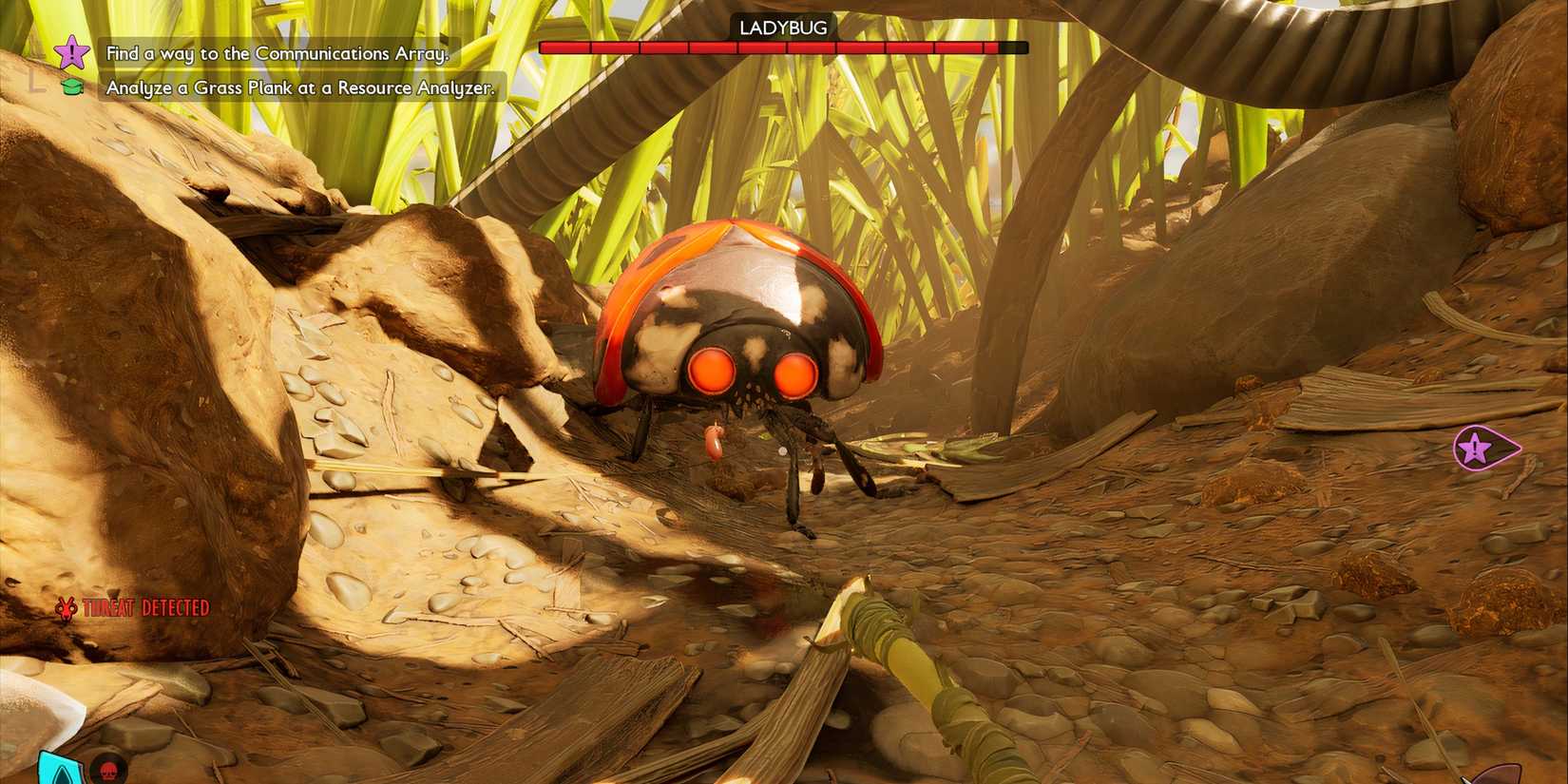Image resolution: width=1568 pixels, height=784 pixels.
Task: Click the faint L indicator in the top-left
Action: [x=38, y=81]
